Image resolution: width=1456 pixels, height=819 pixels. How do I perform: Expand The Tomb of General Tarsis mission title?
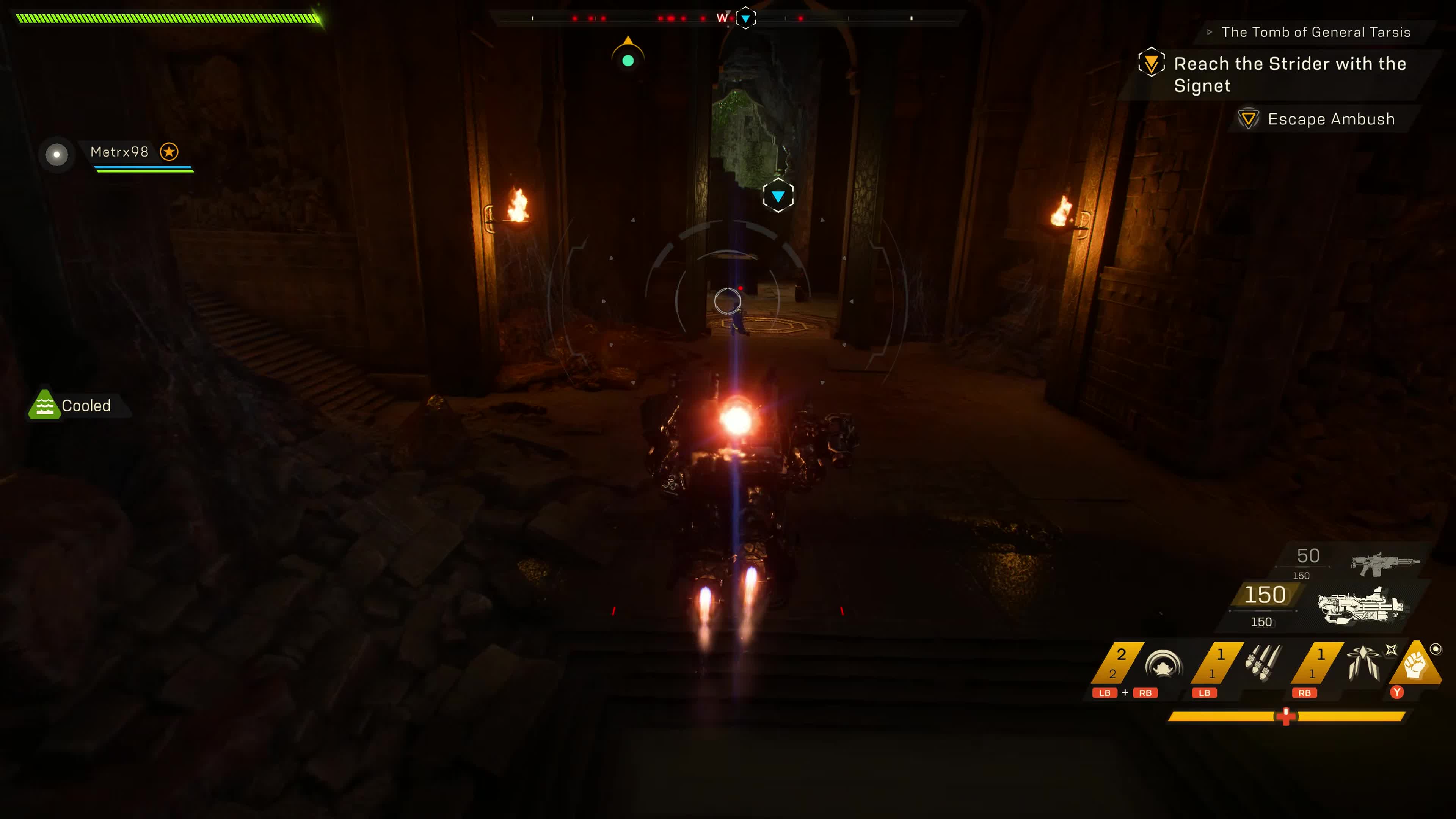point(1315,32)
